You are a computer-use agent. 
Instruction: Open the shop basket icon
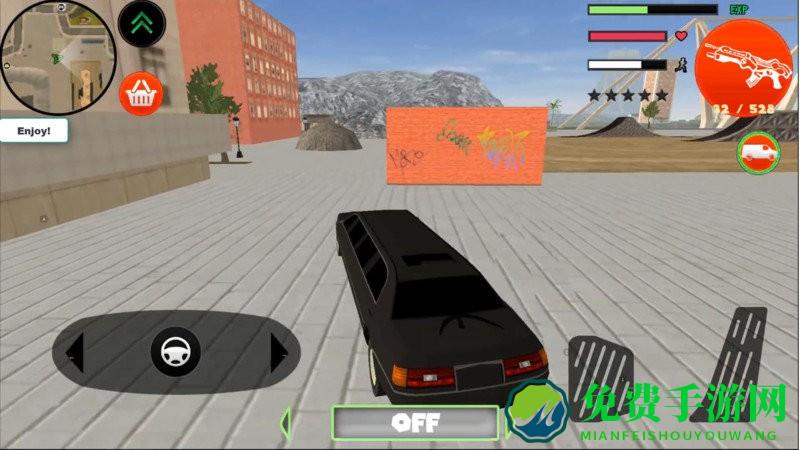coord(141,94)
